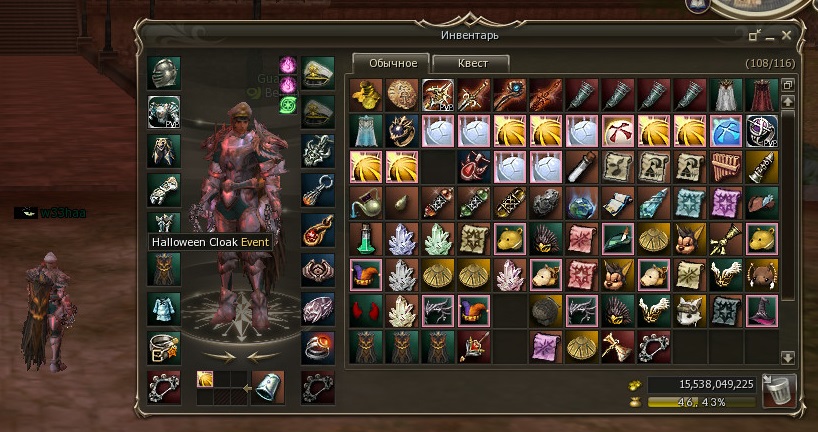
Task: Close the inventory window
Action: pyautogui.click(x=787, y=36)
